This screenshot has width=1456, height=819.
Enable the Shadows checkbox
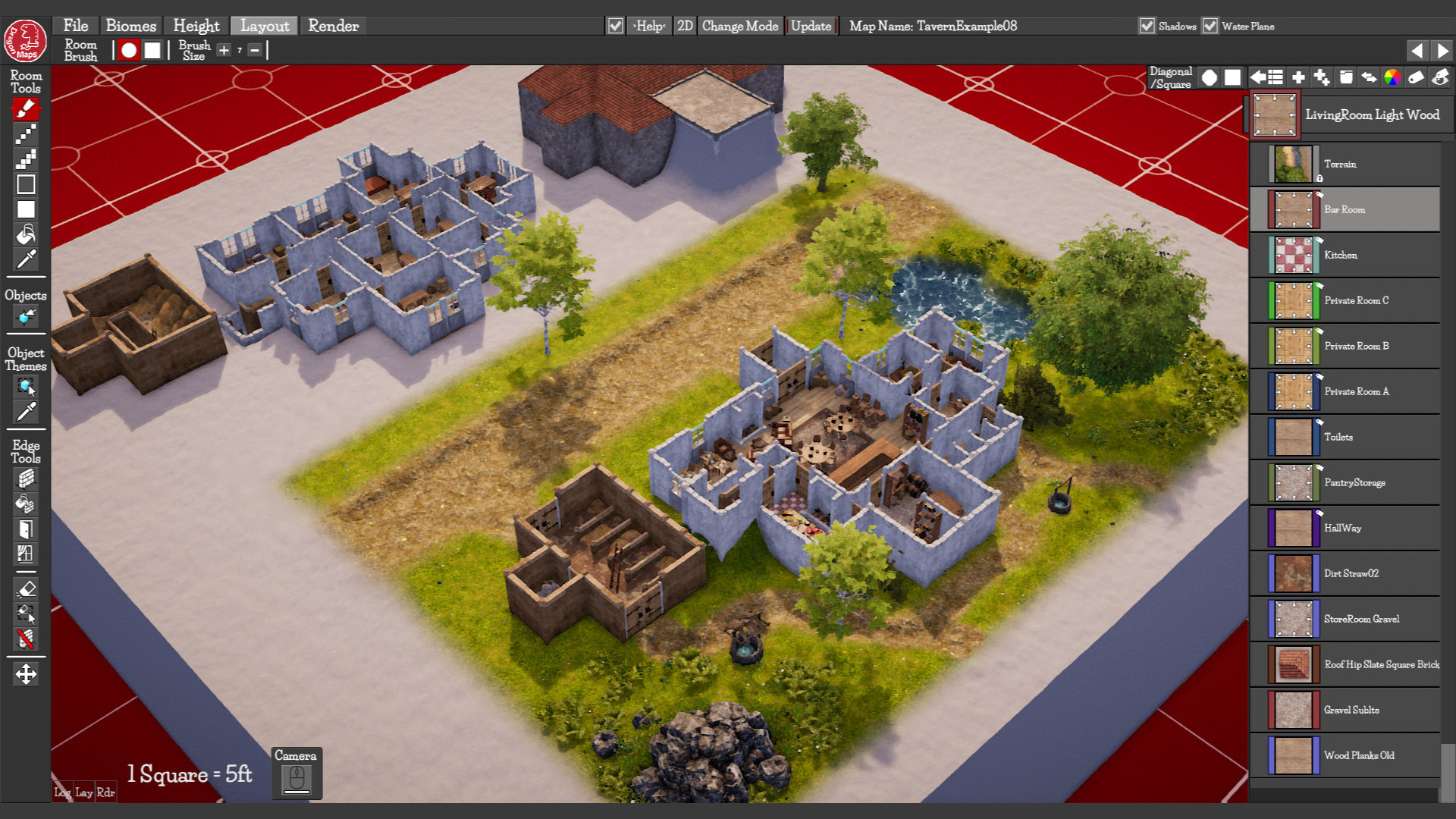[x=1146, y=25]
